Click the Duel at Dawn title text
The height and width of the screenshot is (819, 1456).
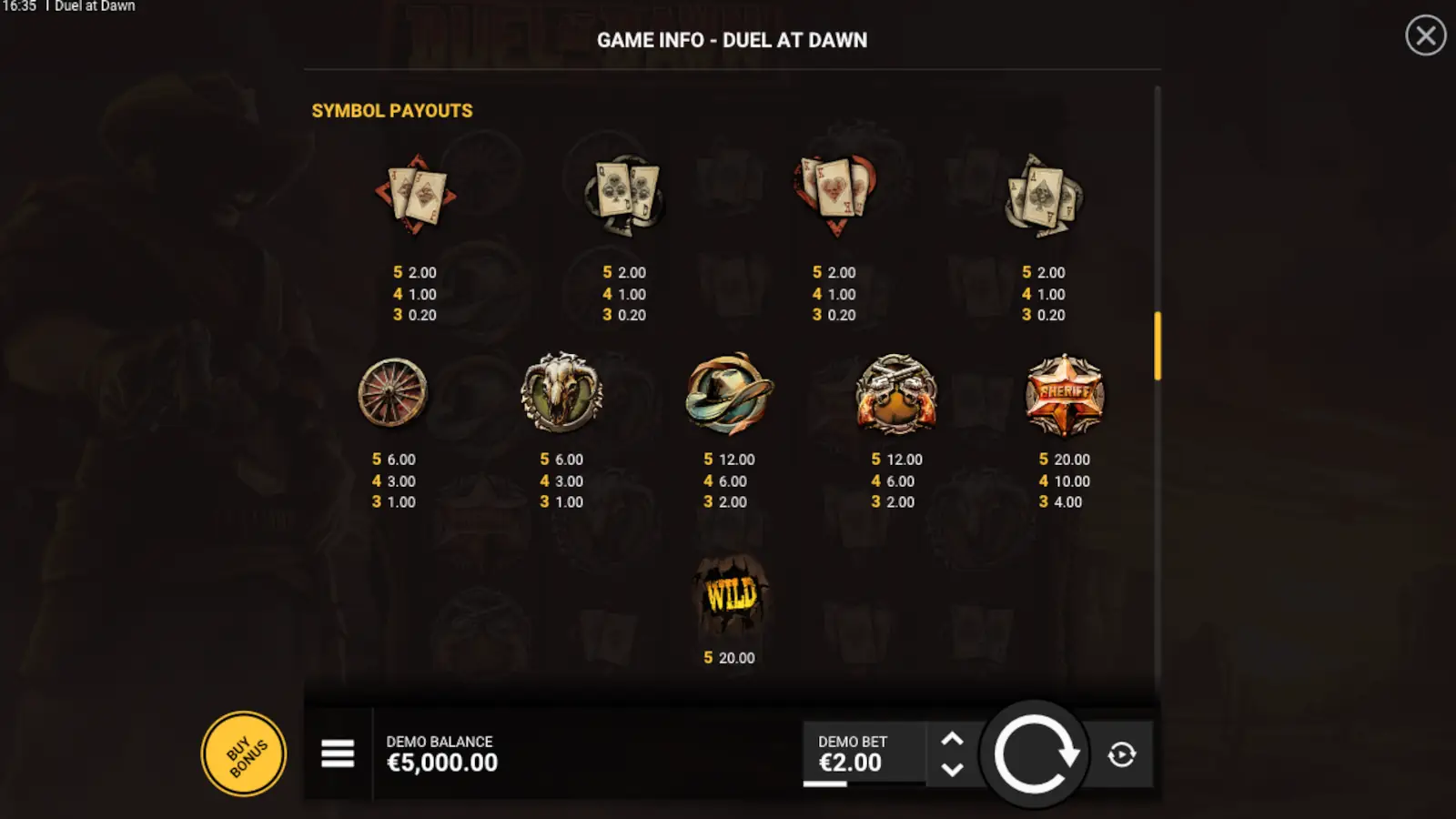tap(95, 6)
